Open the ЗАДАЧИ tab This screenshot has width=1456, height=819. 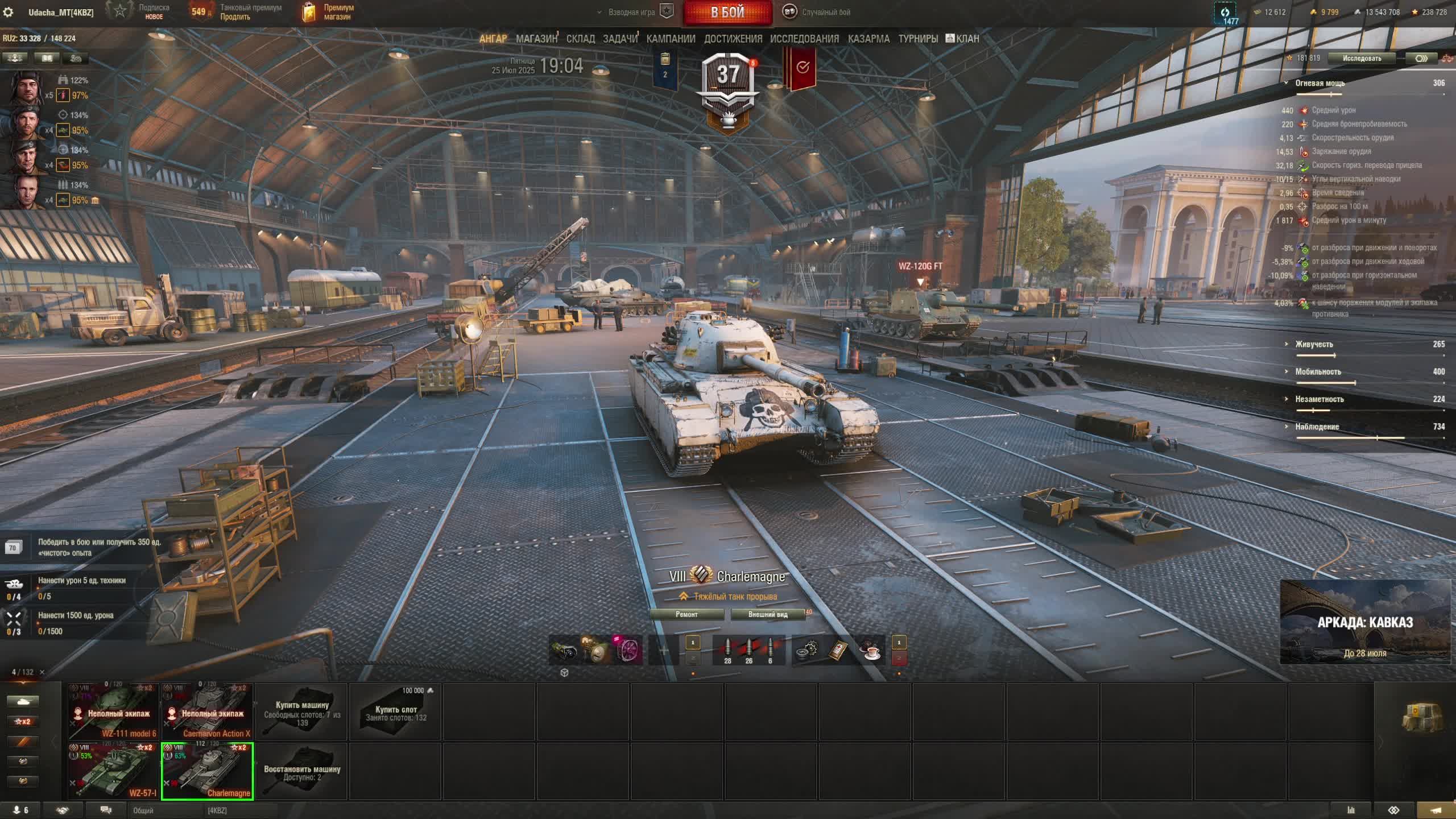tap(620, 39)
